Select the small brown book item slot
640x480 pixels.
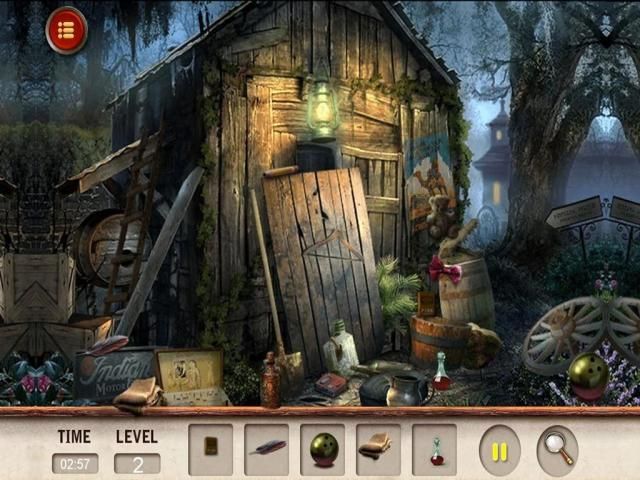pos(210,449)
